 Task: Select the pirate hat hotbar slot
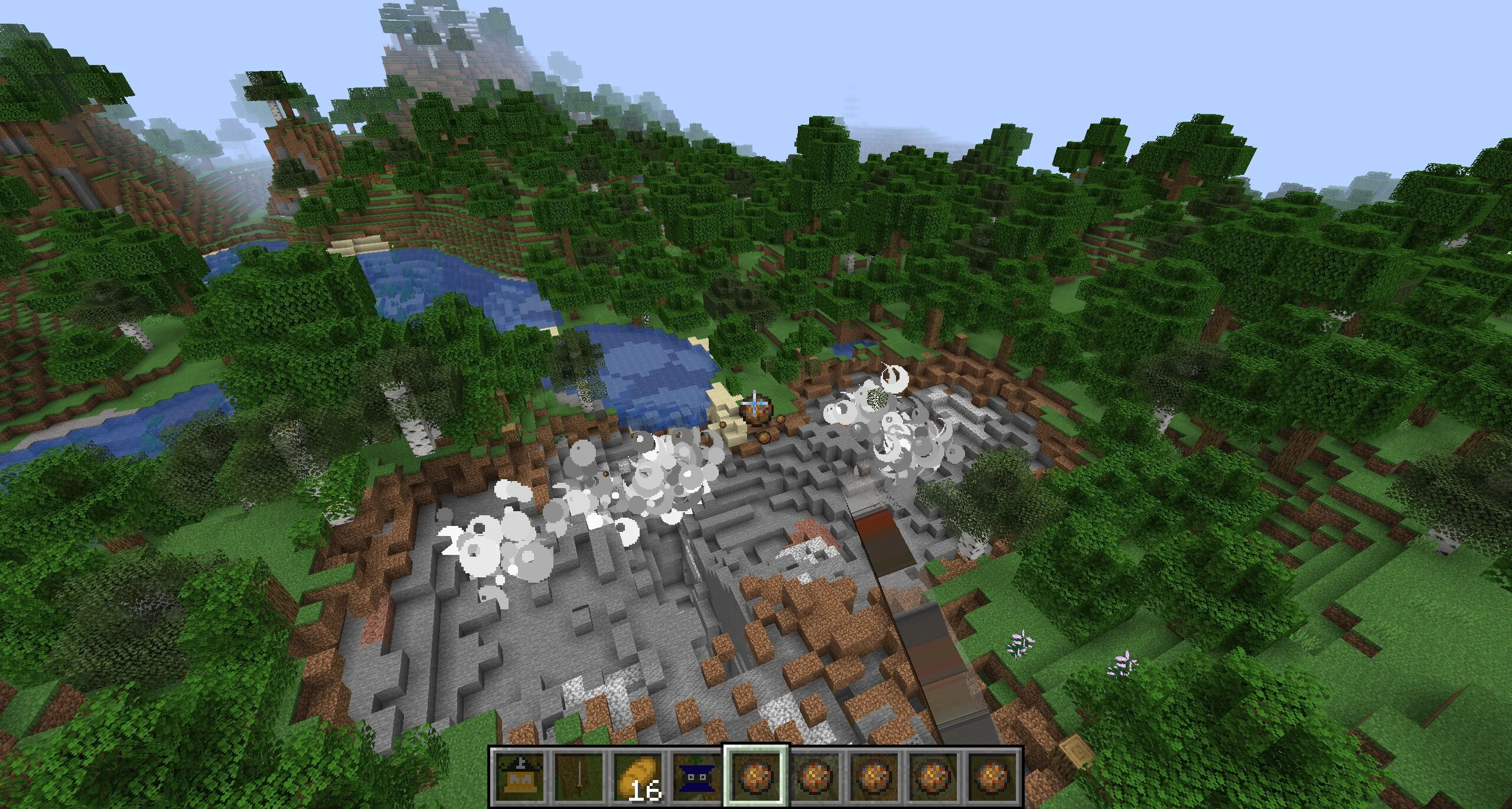518,775
